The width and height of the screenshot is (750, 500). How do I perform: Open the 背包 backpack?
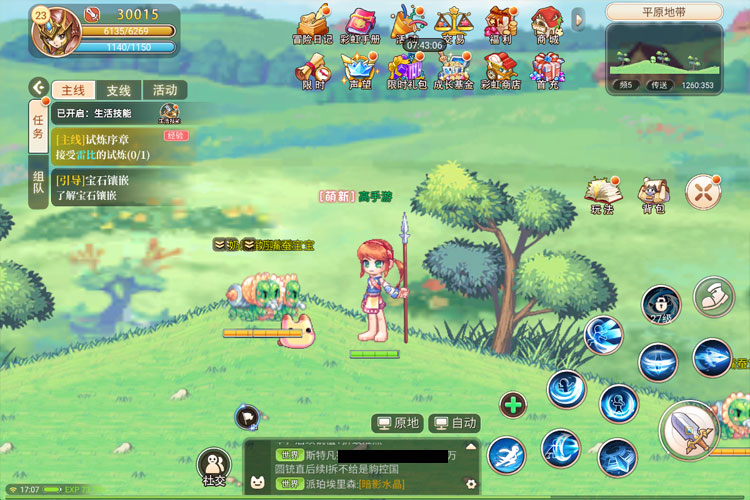click(x=654, y=194)
